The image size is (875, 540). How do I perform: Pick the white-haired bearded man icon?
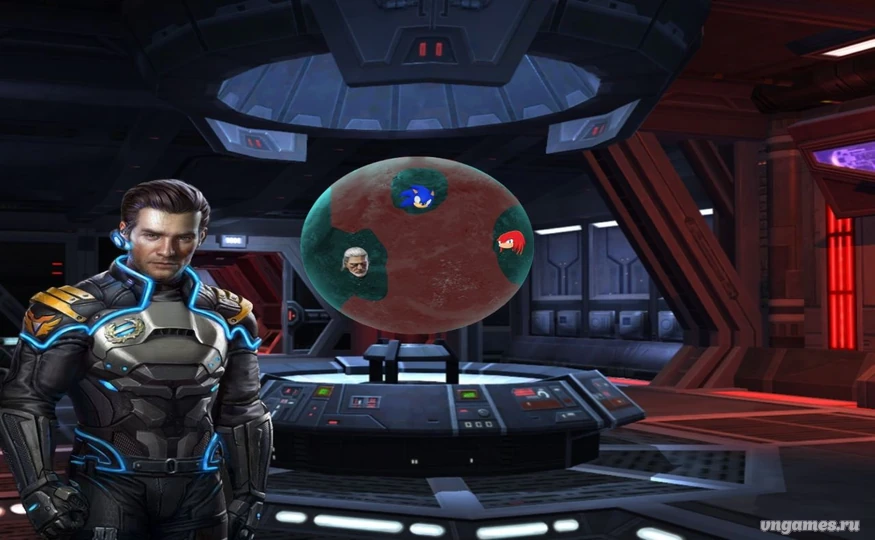356,262
